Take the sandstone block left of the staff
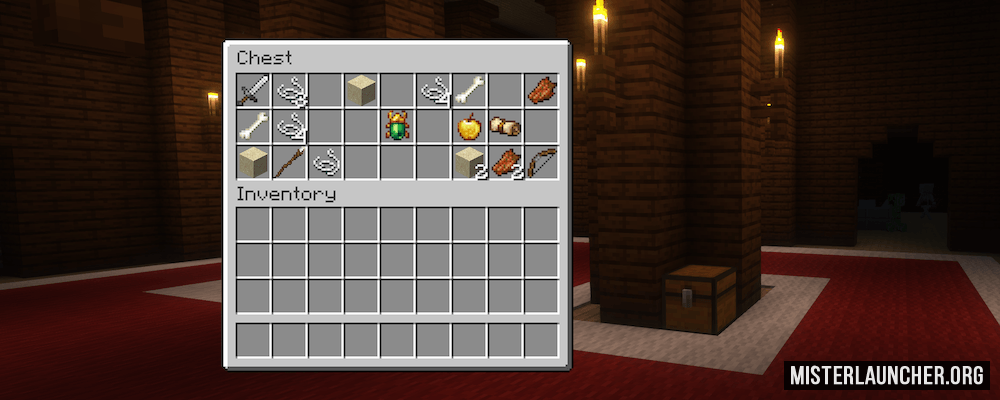This screenshot has height=400, width=1000. (x=253, y=162)
